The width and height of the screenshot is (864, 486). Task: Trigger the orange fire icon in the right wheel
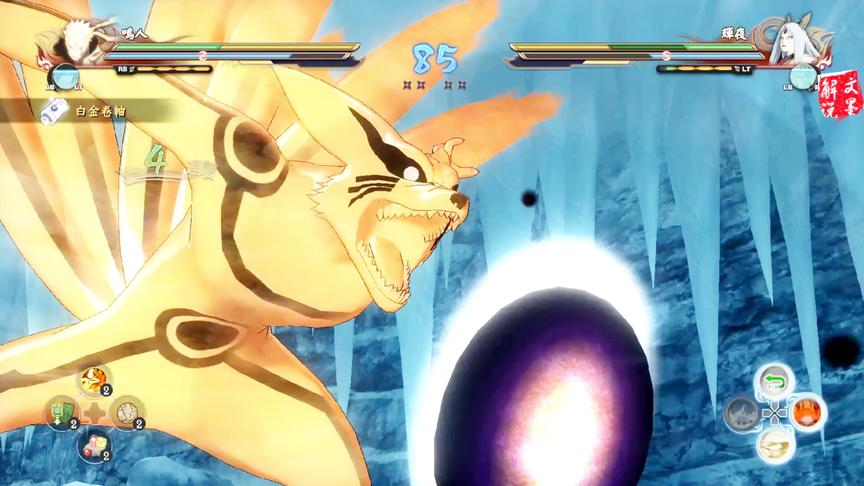pos(808,411)
